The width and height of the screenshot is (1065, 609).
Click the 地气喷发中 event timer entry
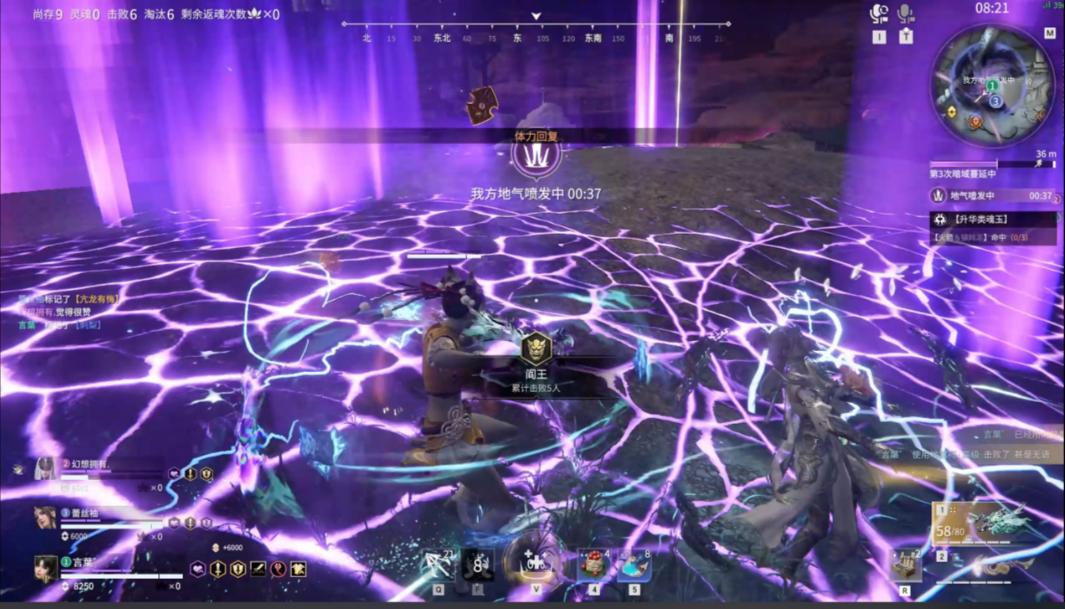coord(993,196)
